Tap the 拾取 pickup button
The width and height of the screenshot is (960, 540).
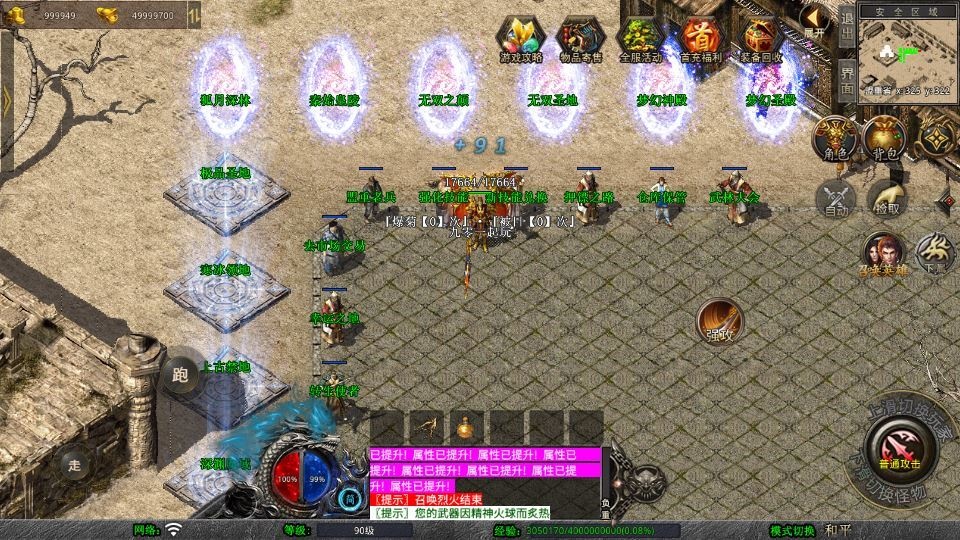[x=886, y=197]
